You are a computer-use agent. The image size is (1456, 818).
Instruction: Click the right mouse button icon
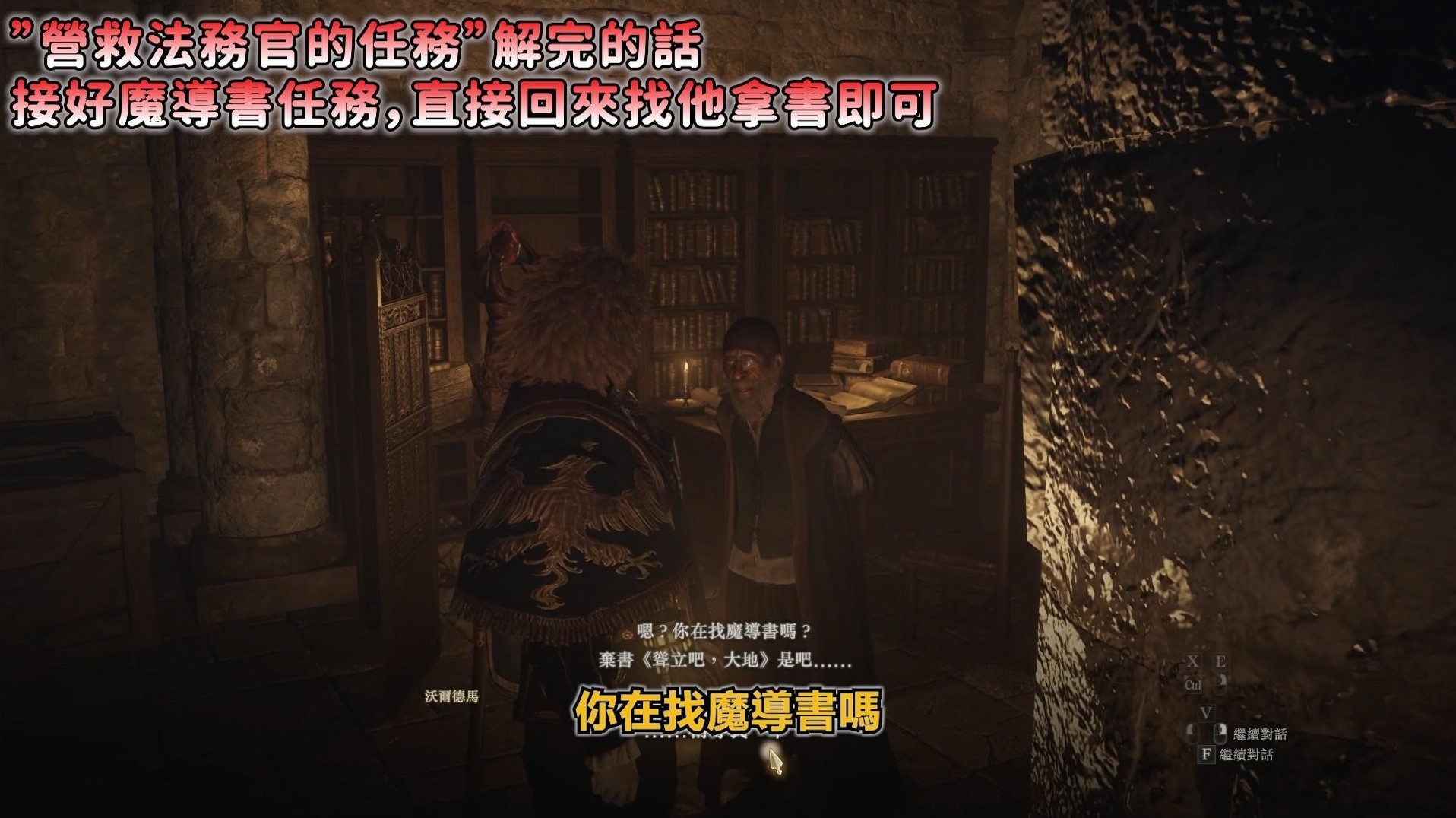1221,734
